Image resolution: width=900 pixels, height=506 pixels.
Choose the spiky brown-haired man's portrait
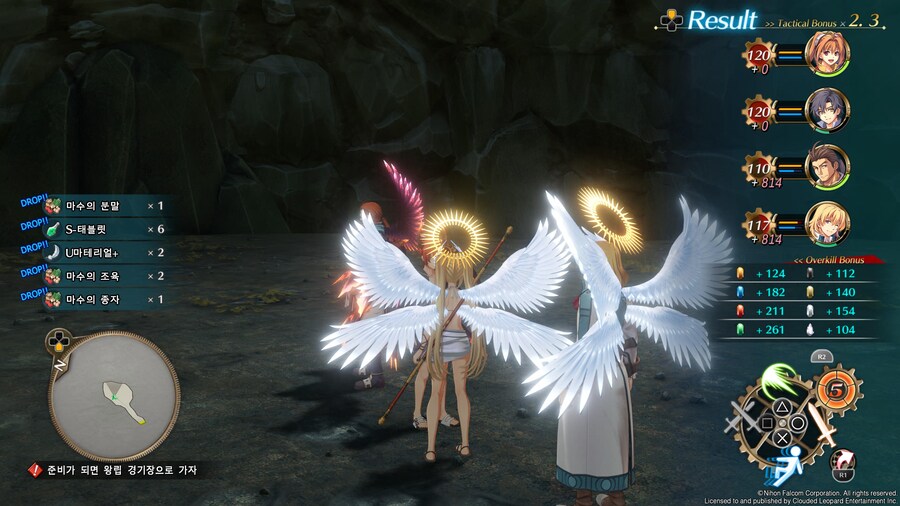coord(826,164)
